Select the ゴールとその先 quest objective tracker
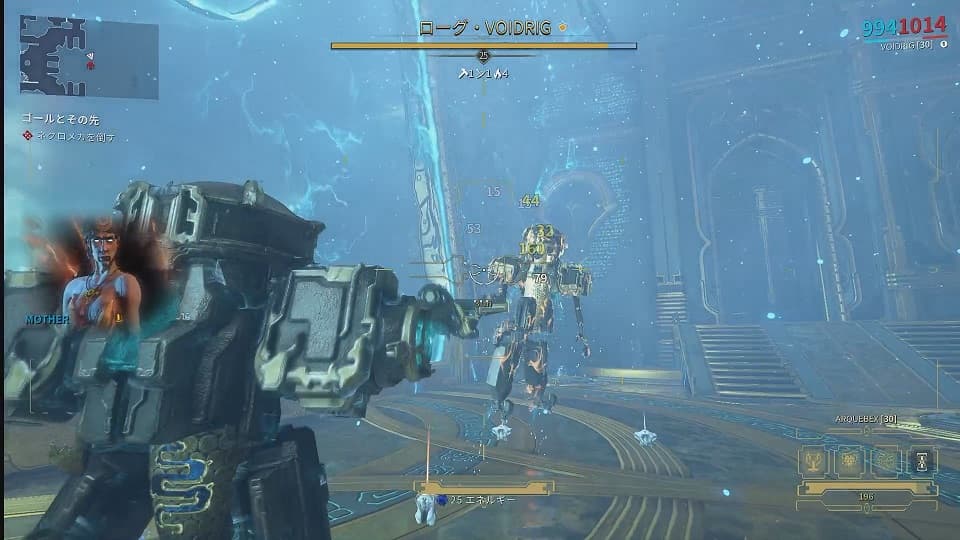The image size is (960, 540). point(59,118)
